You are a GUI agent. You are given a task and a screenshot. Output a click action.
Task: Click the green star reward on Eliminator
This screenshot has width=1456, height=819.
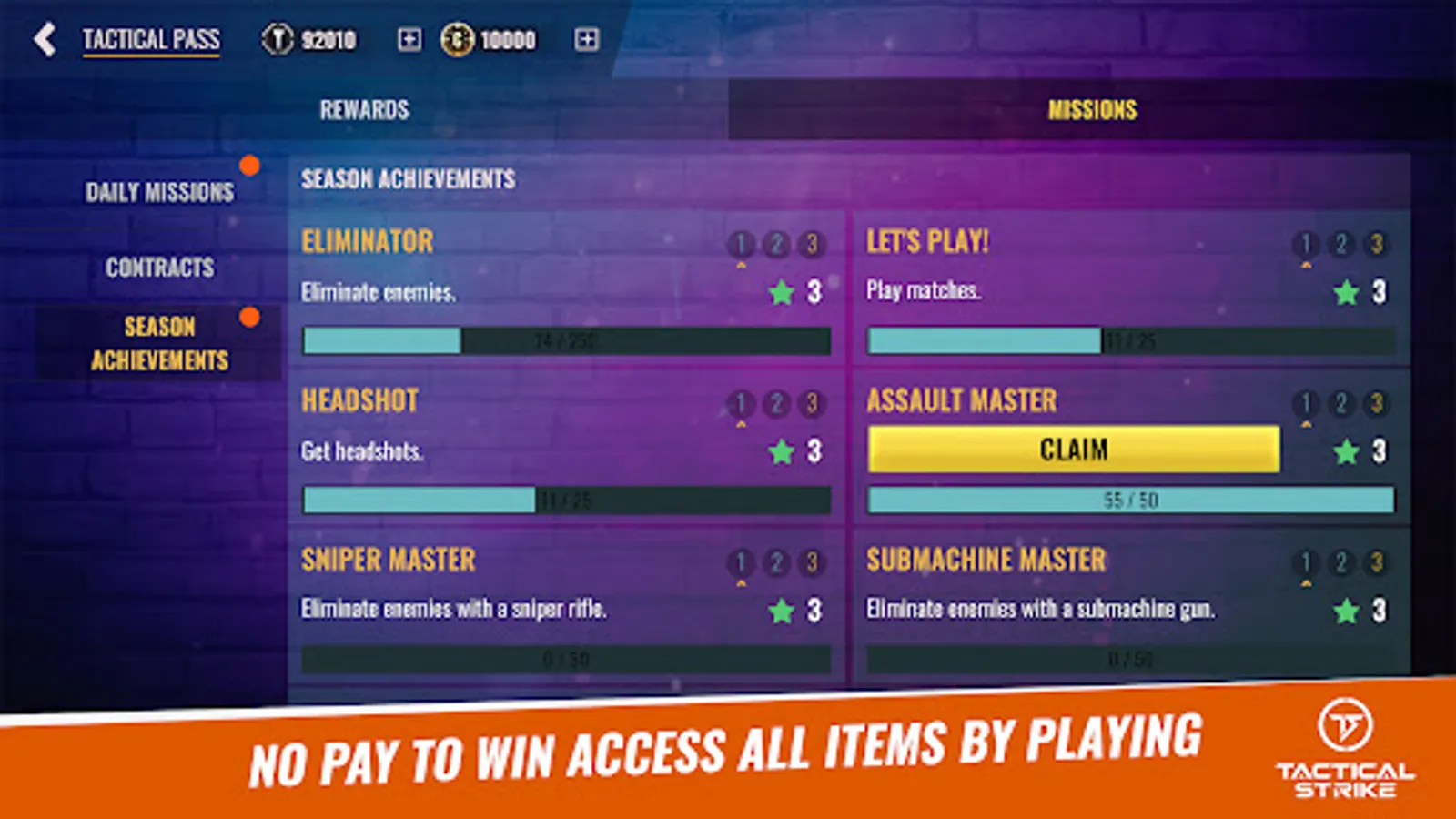pos(783,292)
